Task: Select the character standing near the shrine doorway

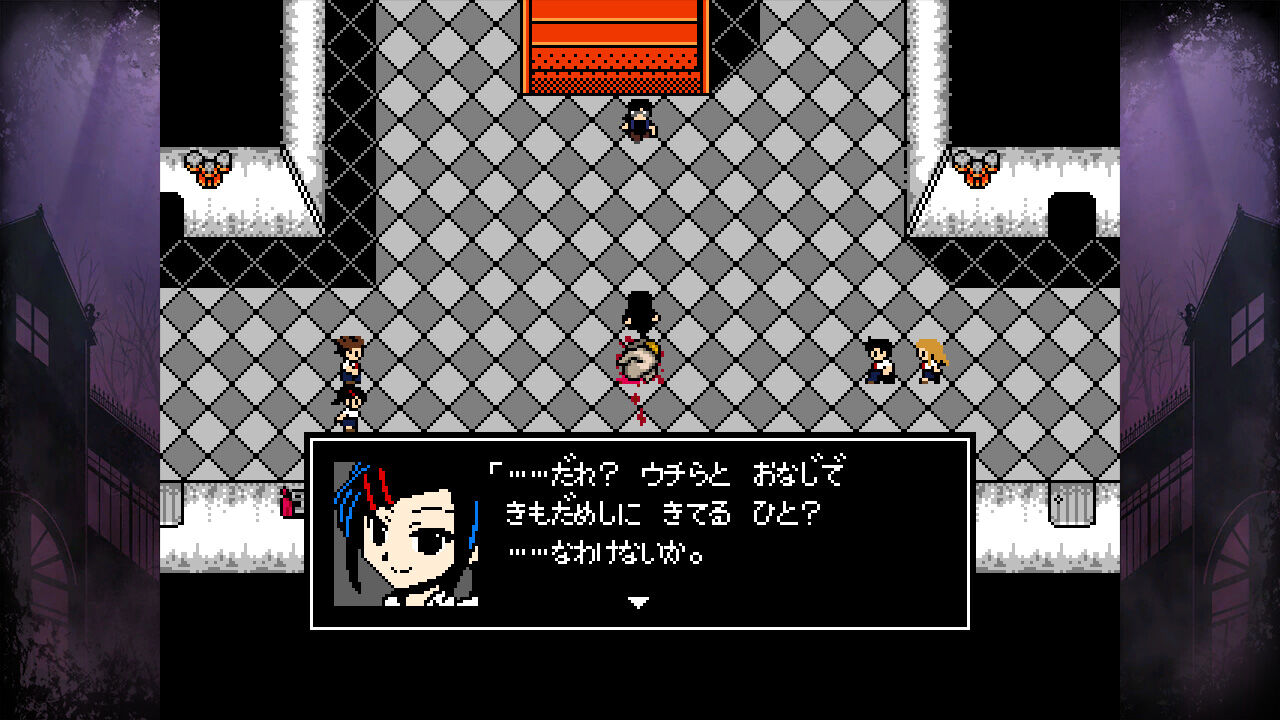Action: pos(640,120)
